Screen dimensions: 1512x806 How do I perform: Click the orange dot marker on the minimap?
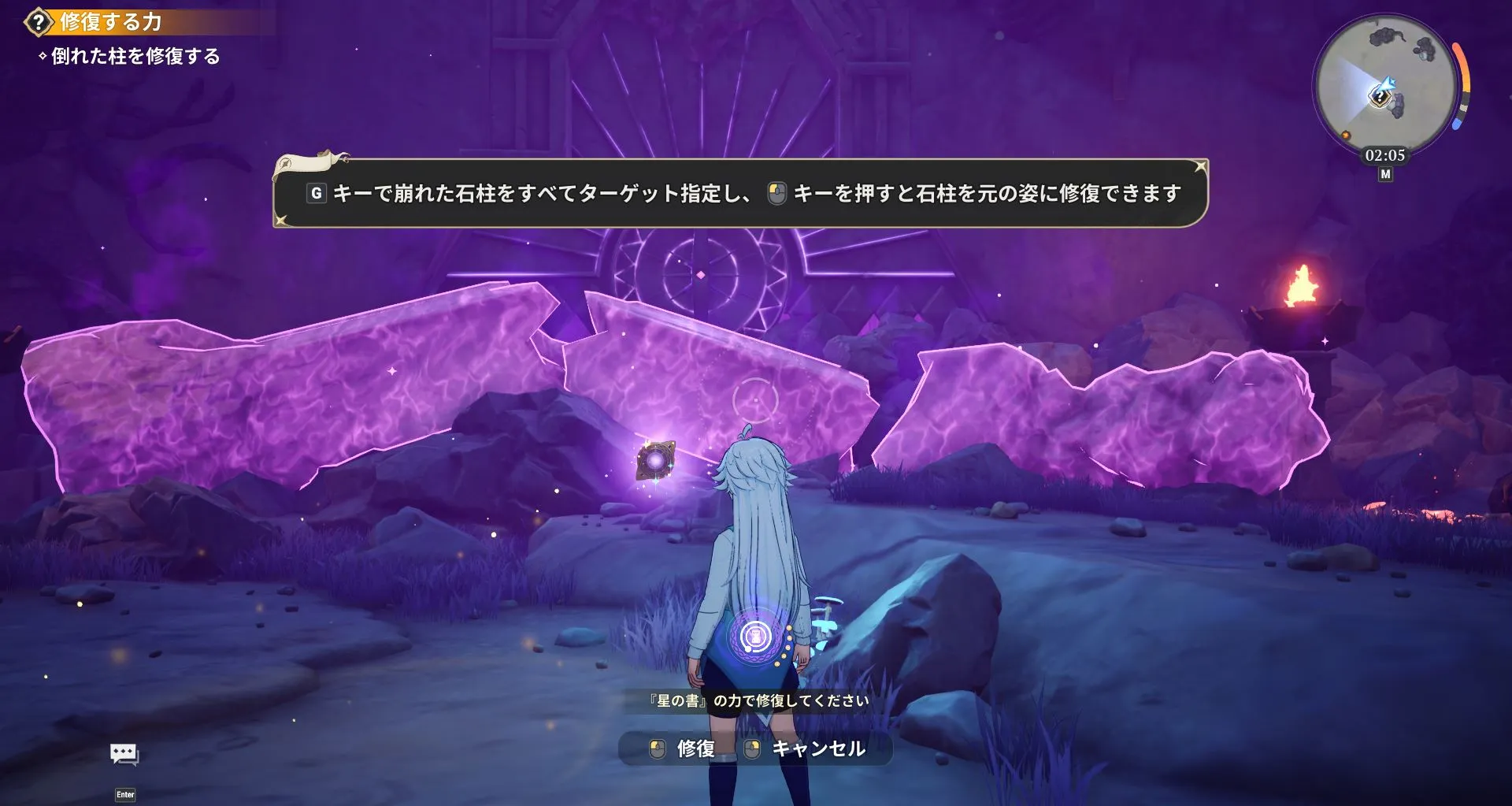[x=1346, y=135]
